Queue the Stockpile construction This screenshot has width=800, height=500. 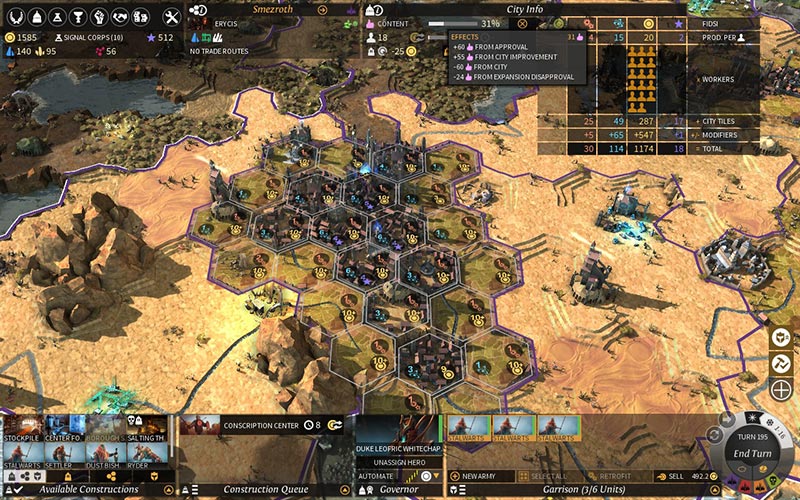(21, 429)
